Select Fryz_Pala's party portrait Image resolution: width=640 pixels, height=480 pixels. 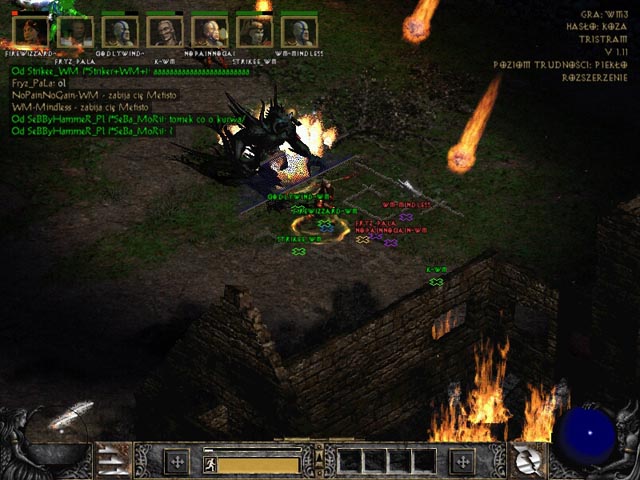click(76, 31)
